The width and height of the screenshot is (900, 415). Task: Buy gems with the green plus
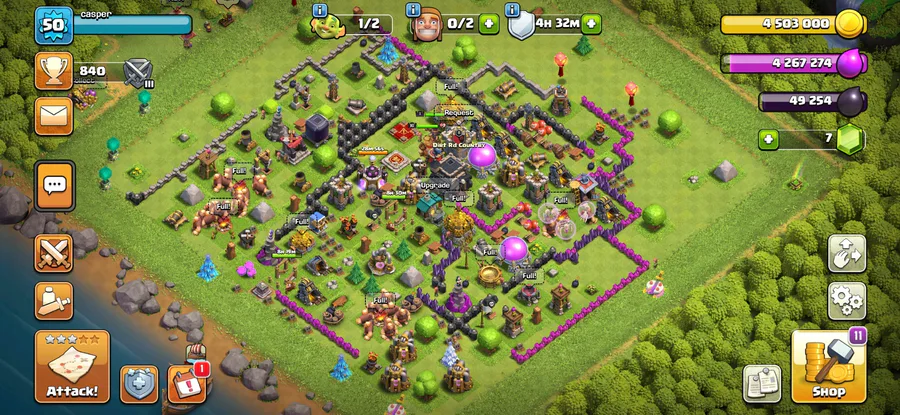coord(768,138)
